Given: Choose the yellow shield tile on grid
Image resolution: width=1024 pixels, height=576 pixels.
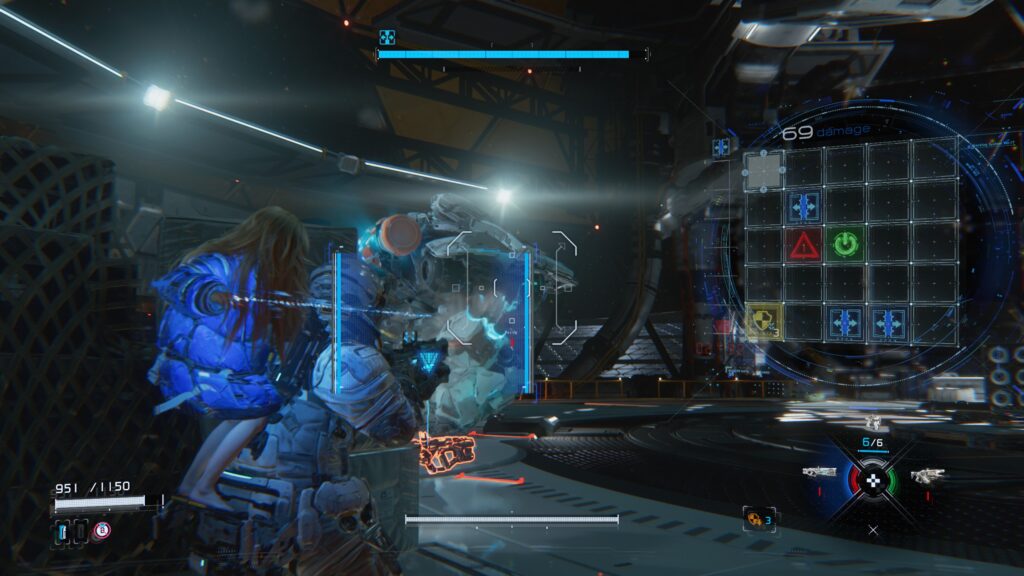Looking at the screenshot, I should pyautogui.click(x=762, y=322).
